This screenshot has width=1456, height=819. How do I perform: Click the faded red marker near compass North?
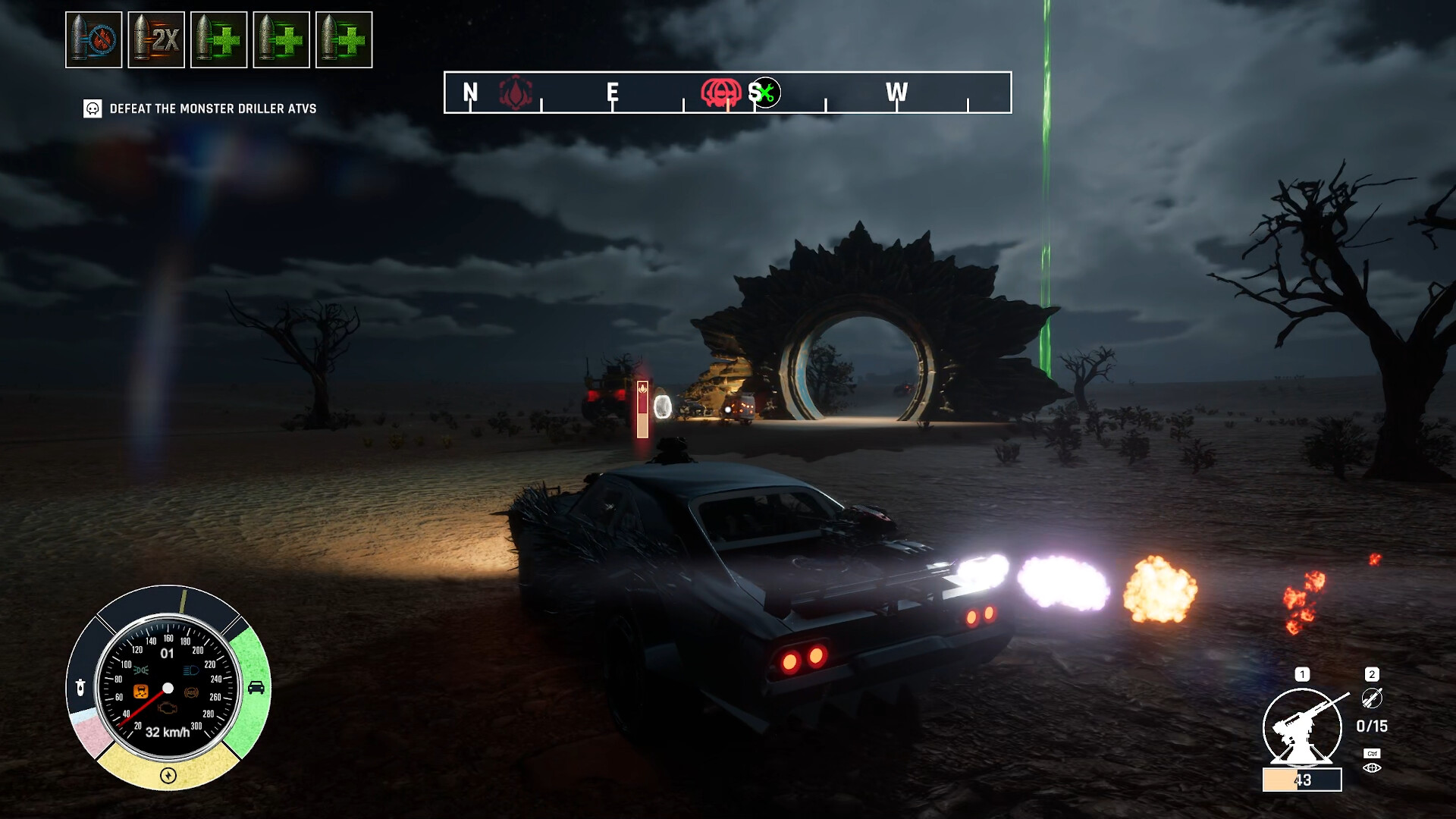516,93
